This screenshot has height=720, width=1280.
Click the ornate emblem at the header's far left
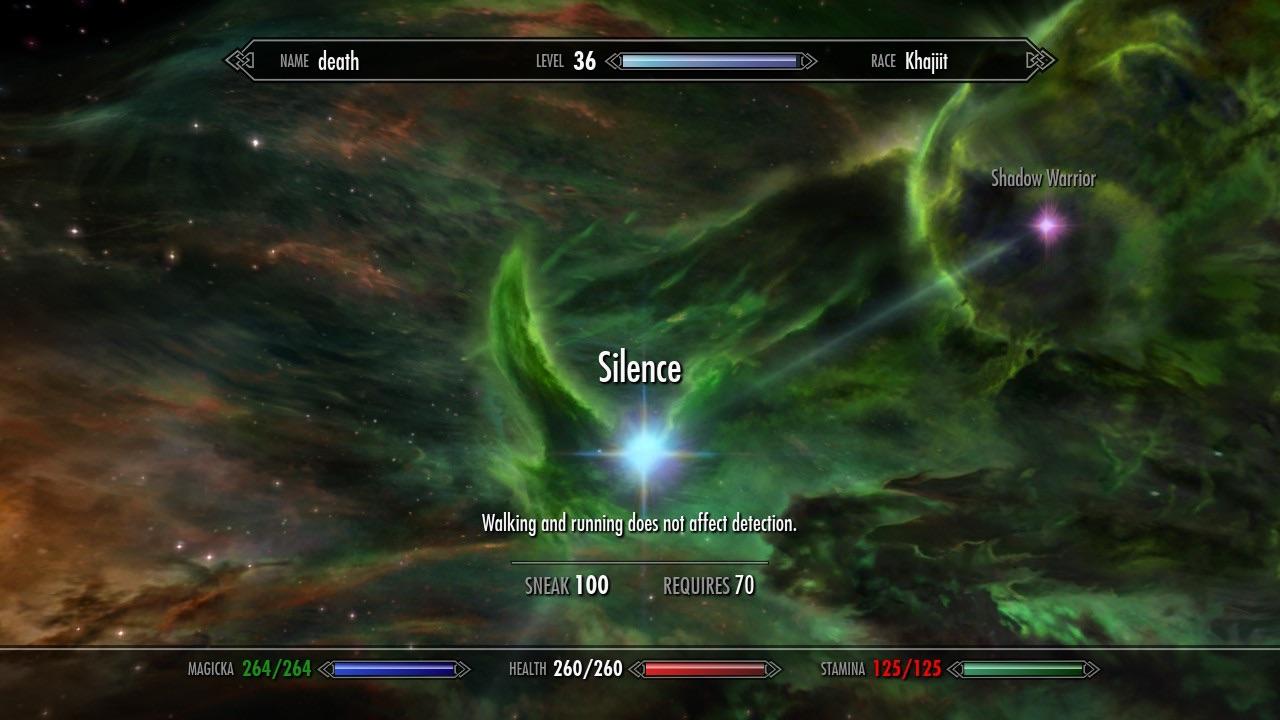(237, 61)
